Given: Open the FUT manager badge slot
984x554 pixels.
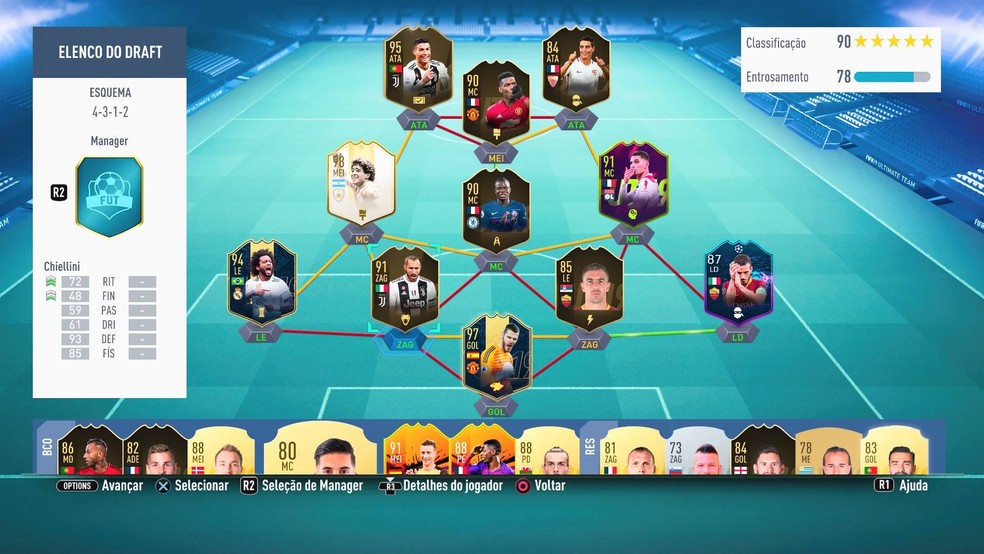Looking at the screenshot, I should coord(109,197).
